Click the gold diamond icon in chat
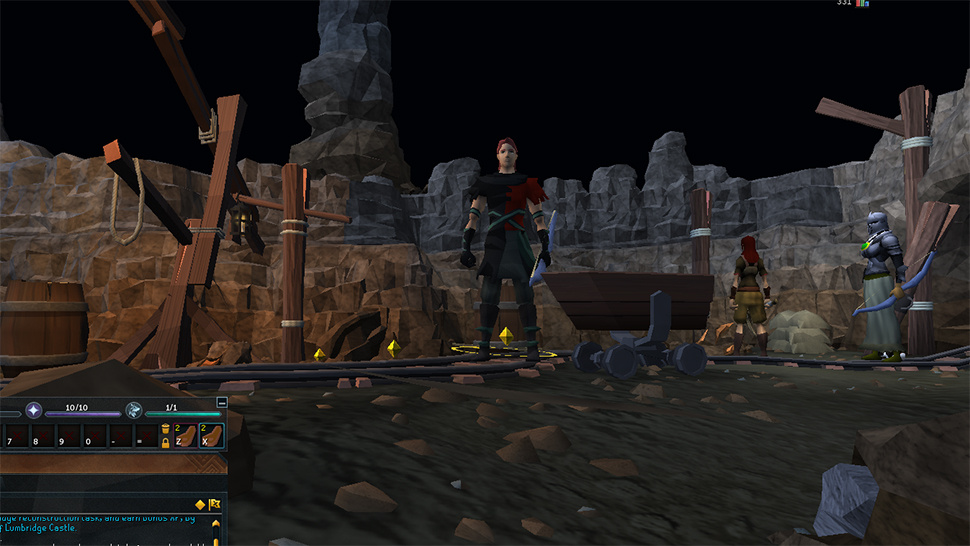 tap(200, 505)
